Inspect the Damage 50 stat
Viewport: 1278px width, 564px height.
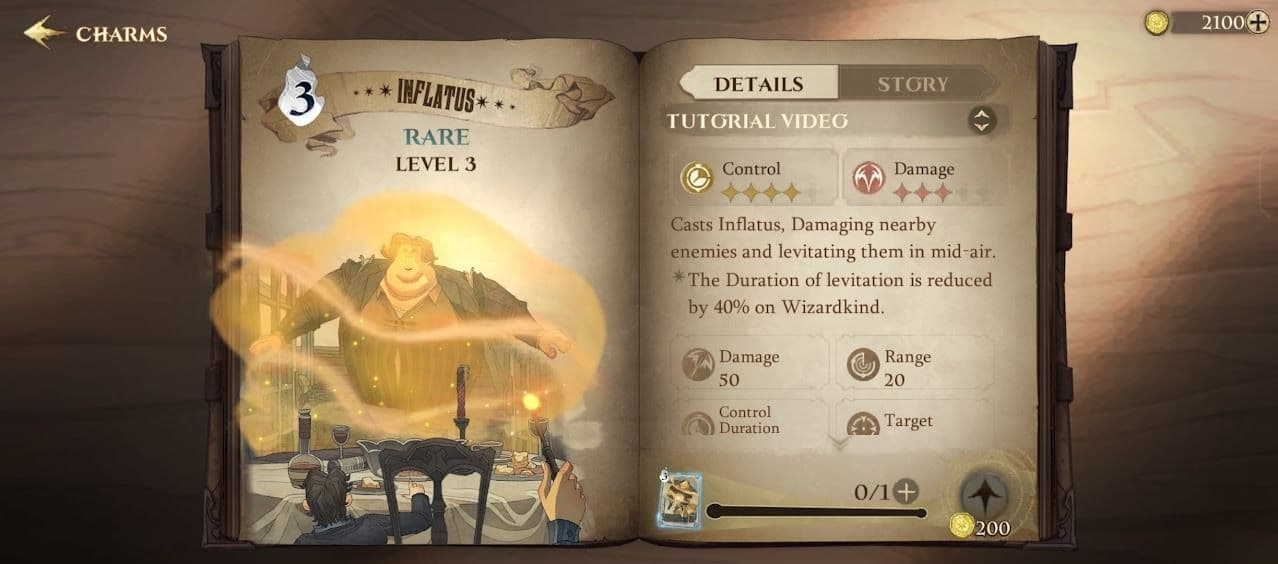click(750, 366)
